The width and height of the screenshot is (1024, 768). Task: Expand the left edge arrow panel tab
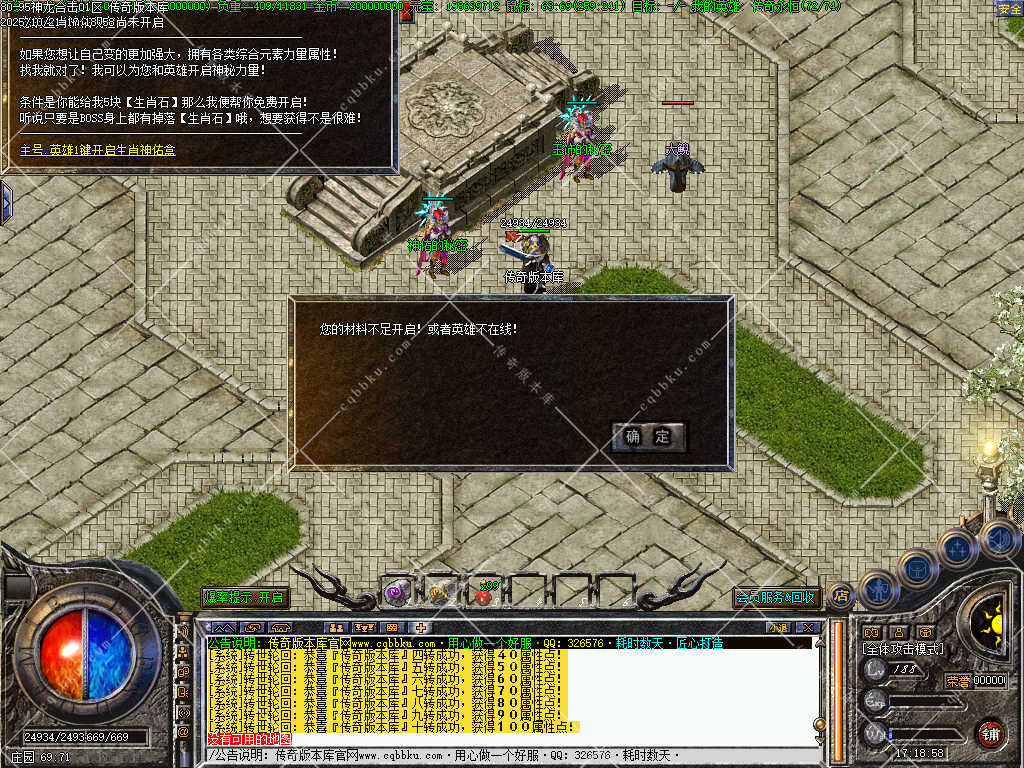[x=6, y=203]
